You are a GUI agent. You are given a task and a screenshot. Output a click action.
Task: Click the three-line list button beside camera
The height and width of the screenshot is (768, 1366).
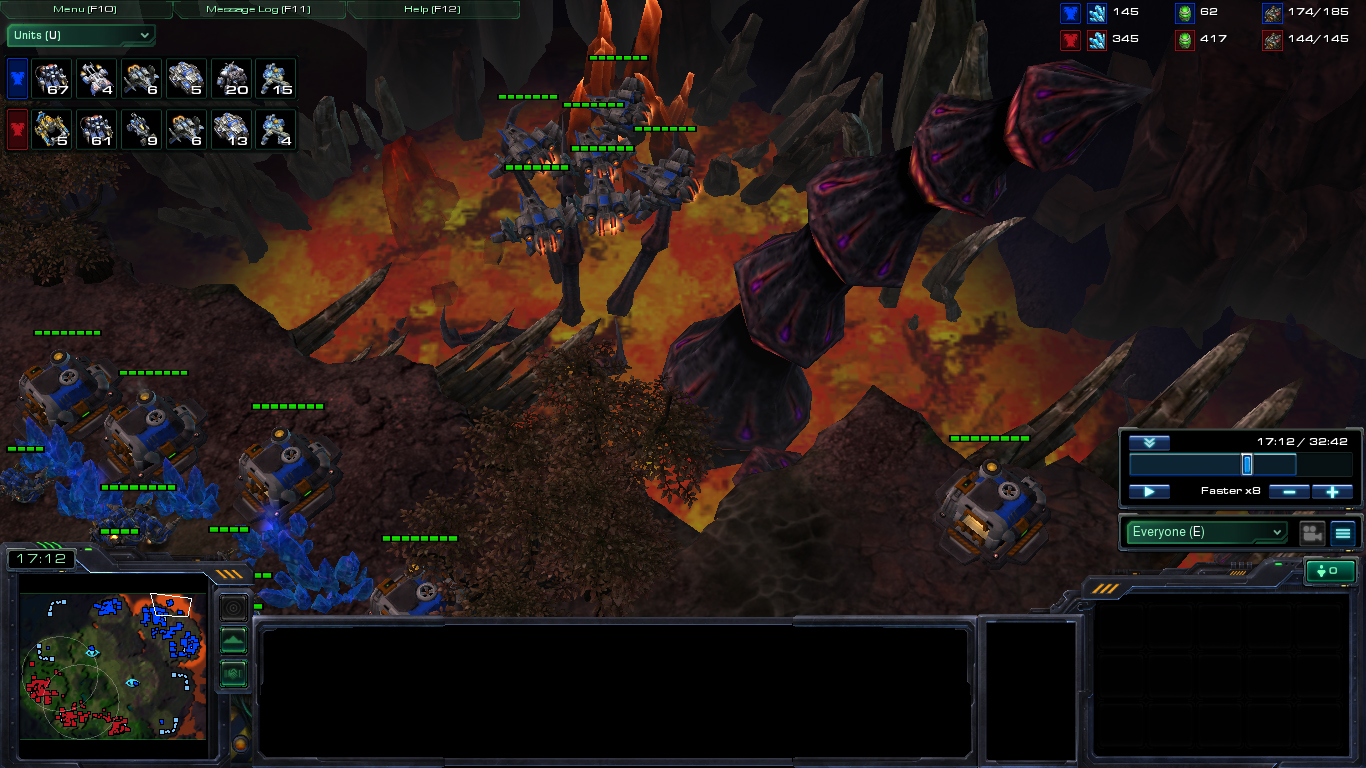click(1343, 533)
